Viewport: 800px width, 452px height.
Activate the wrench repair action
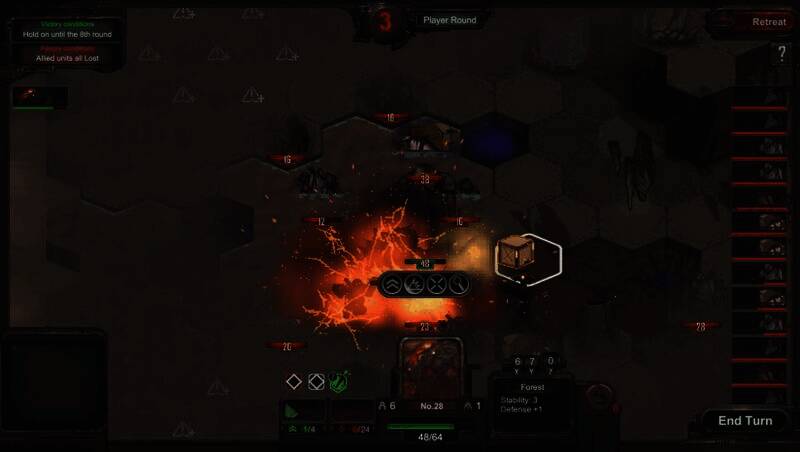point(458,285)
